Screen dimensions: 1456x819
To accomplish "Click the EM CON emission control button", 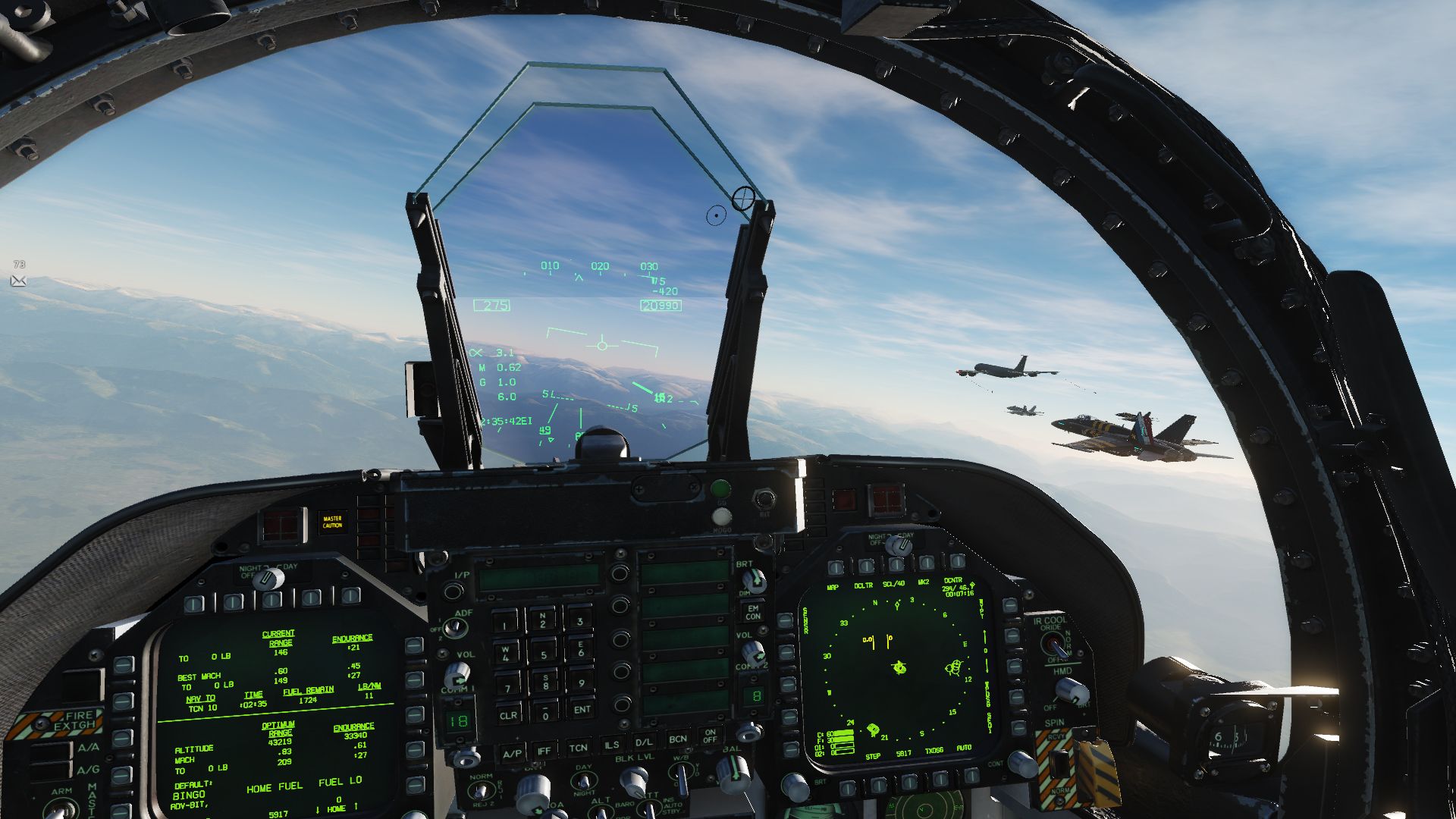I will (753, 611).
